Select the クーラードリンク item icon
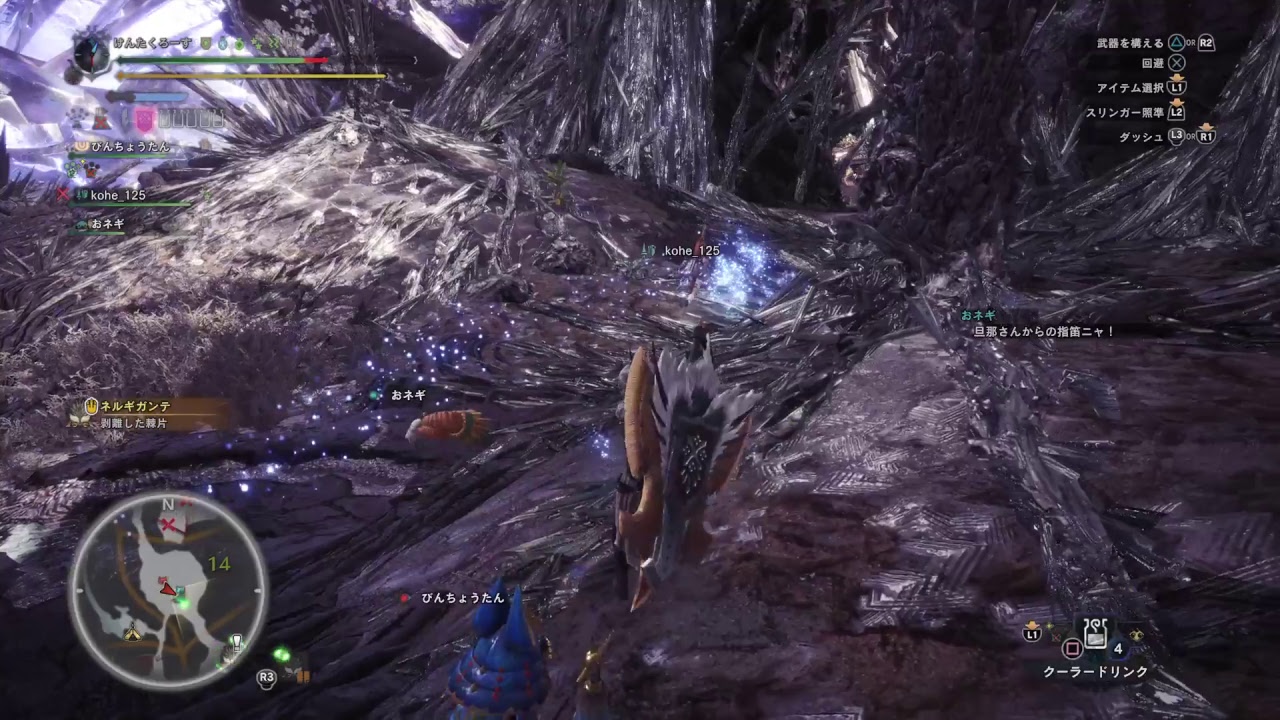Screen dimensions: 1280x720 tap(1095, 633)
